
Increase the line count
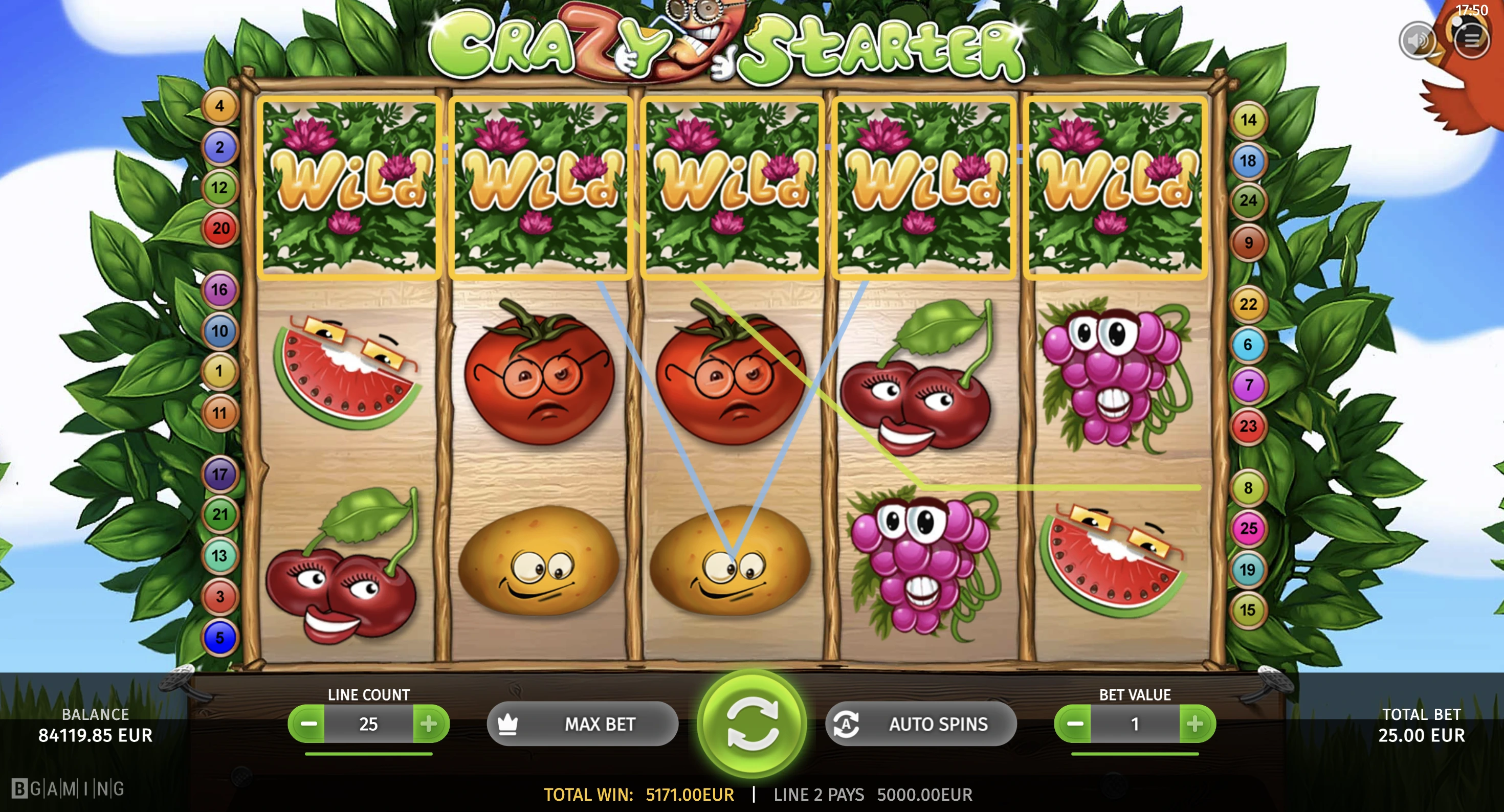tap(429, 724)
